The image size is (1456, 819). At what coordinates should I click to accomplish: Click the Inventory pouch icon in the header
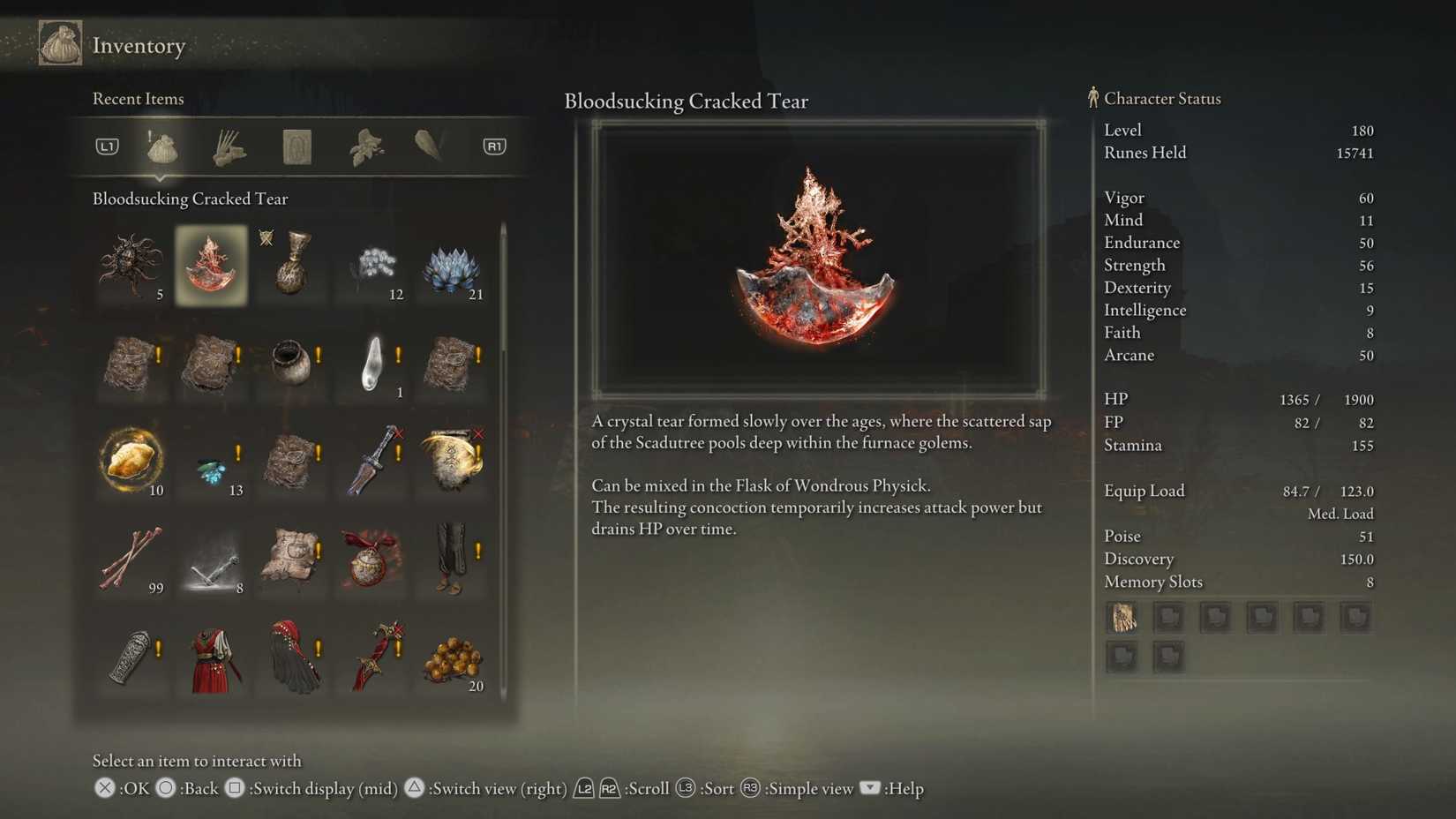(x=59, y=41)
